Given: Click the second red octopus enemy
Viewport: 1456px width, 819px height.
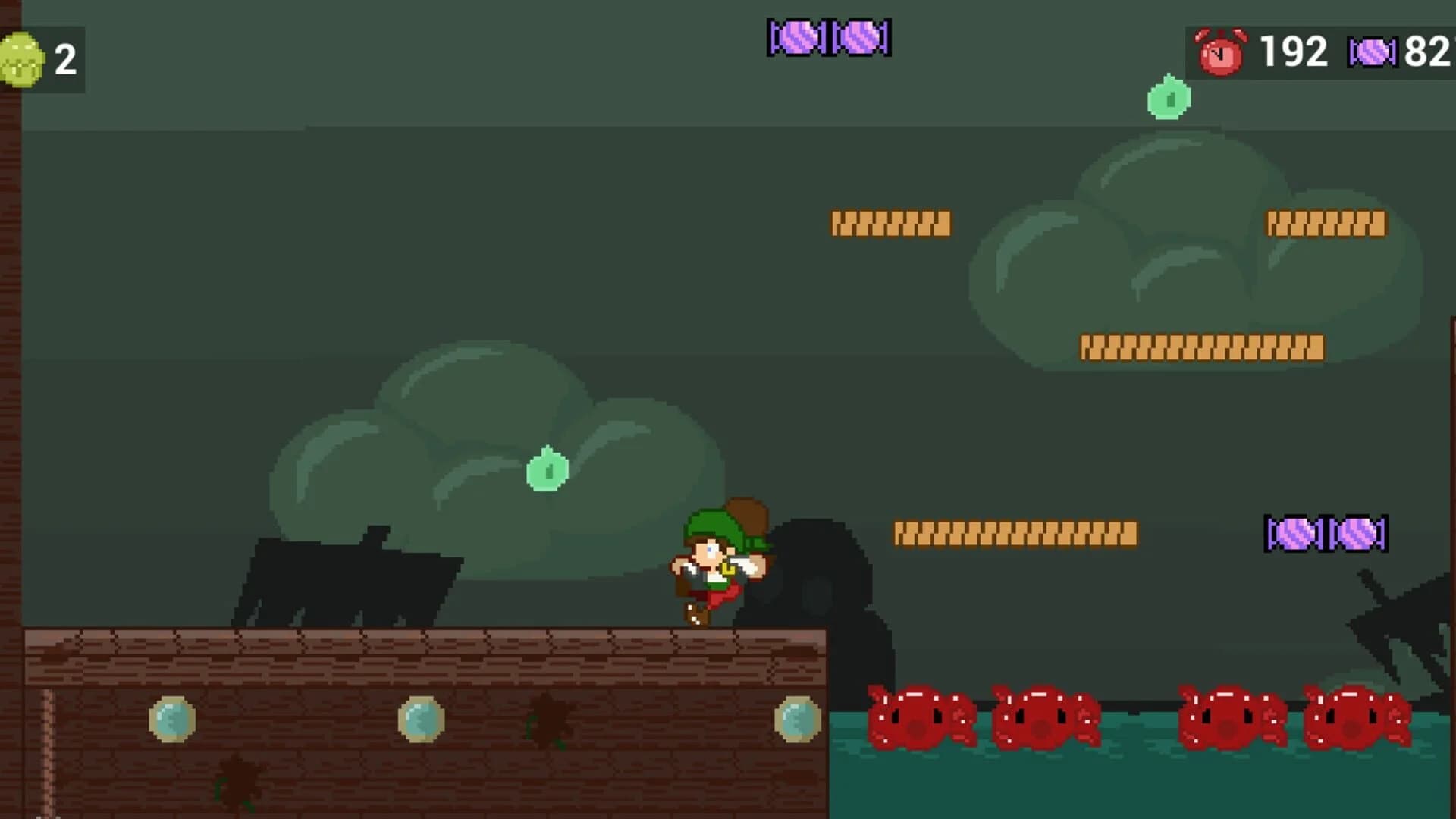Looking at the screenshot, I should (1043, 717).
